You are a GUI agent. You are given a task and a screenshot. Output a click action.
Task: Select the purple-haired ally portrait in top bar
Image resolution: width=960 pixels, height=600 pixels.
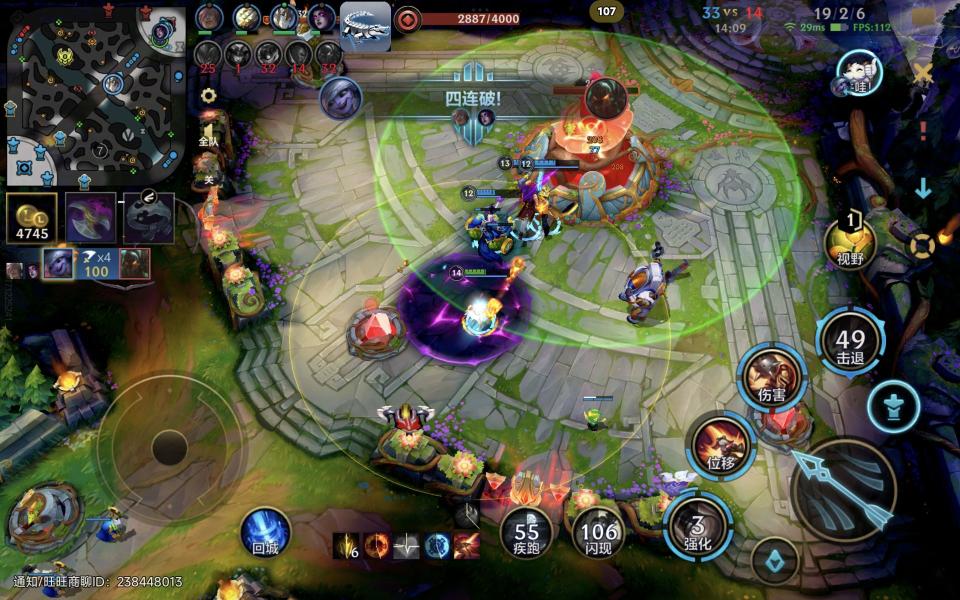322,19
